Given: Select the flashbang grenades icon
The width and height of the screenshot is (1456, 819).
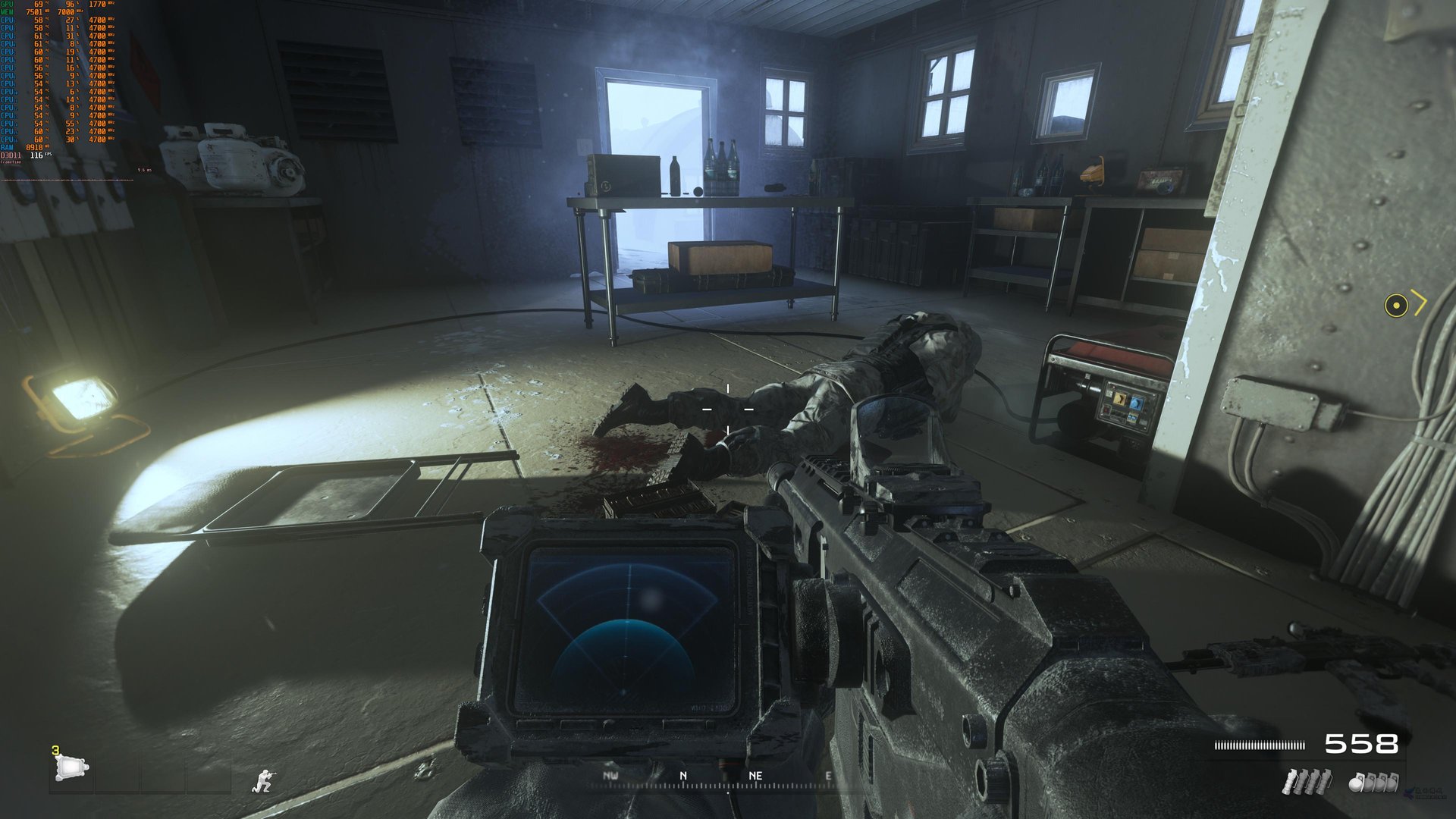Looking at the screenshot, I should coord(1305,781).
